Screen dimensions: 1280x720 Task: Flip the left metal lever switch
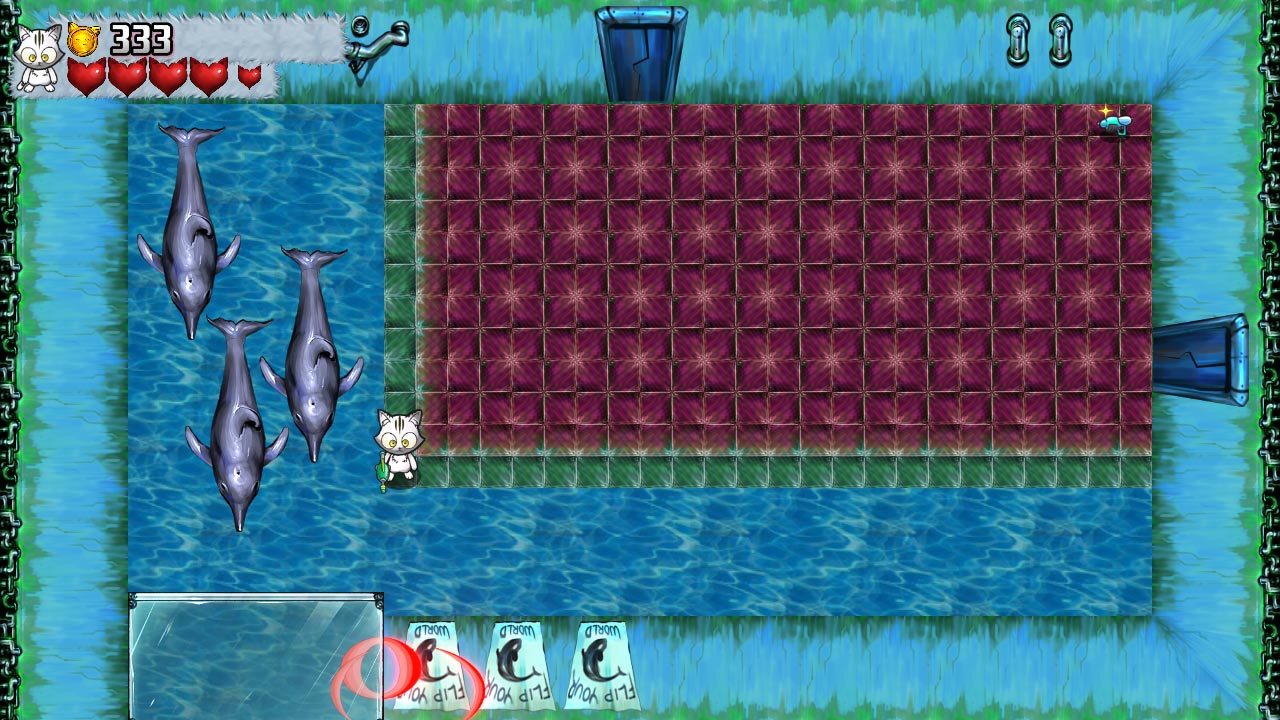[x=1016, y=40]
